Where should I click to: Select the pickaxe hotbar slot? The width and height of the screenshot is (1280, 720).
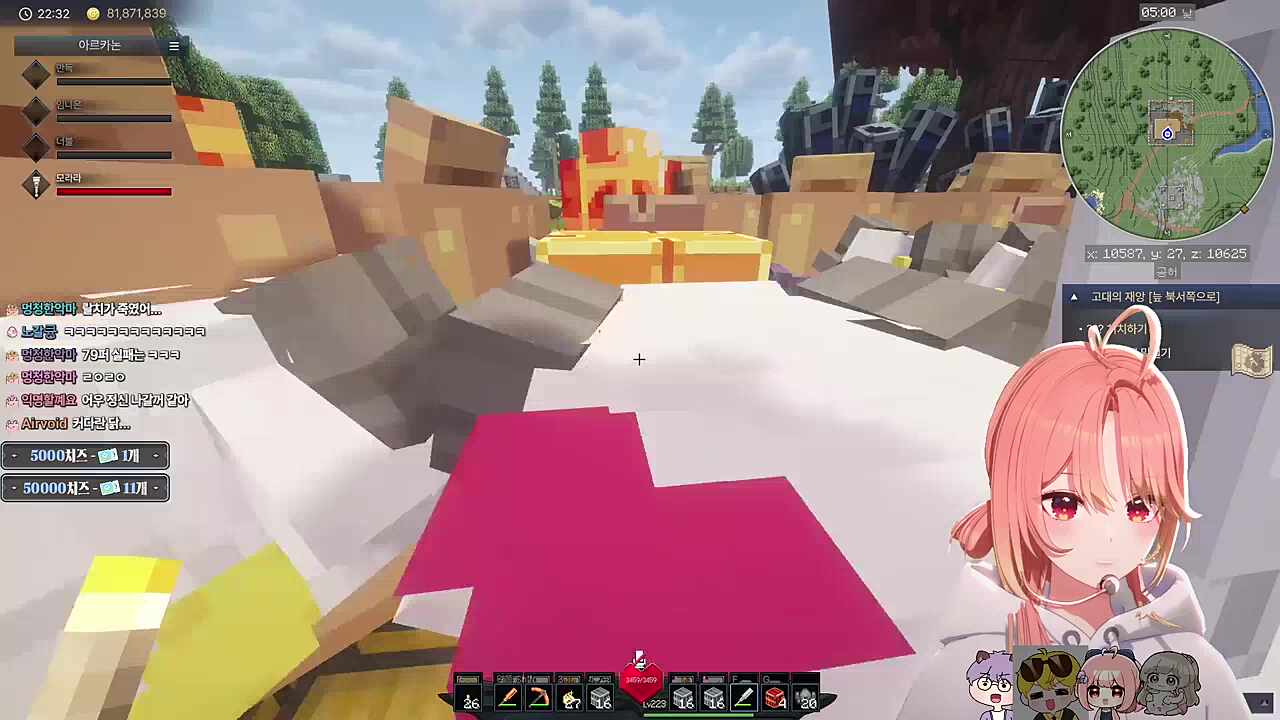pos(539,697)
